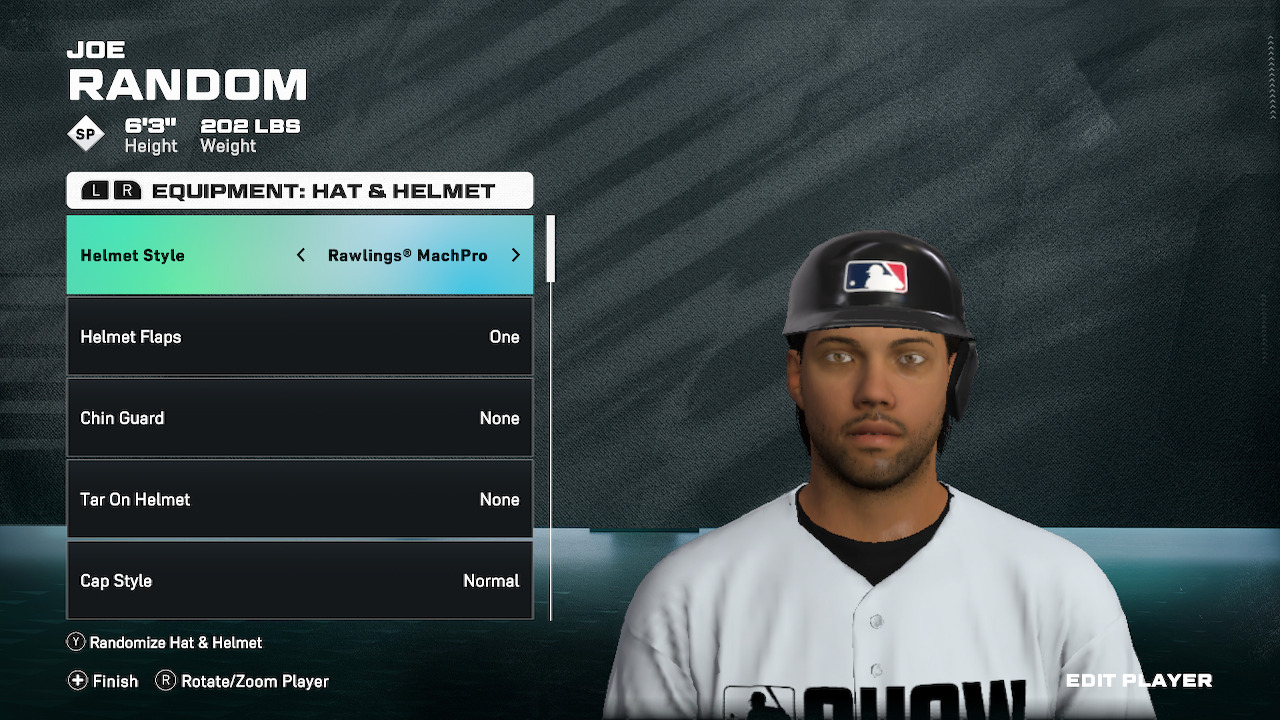Screen dimensions: 1280x720
Task: Click the equipment list scrollbar
Action: [550, 250]
